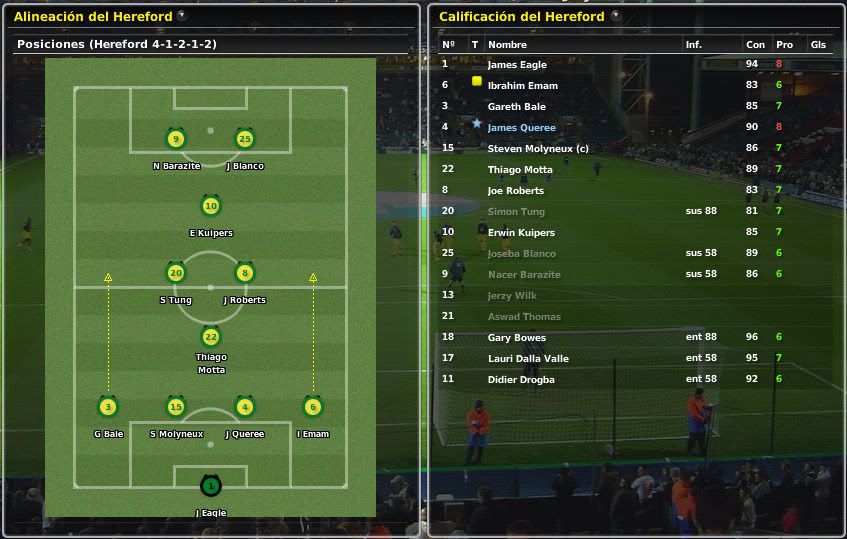847x539 pixels.
Task: Choose left back G Bale on pitch
Action: click(x=108, y=407)
